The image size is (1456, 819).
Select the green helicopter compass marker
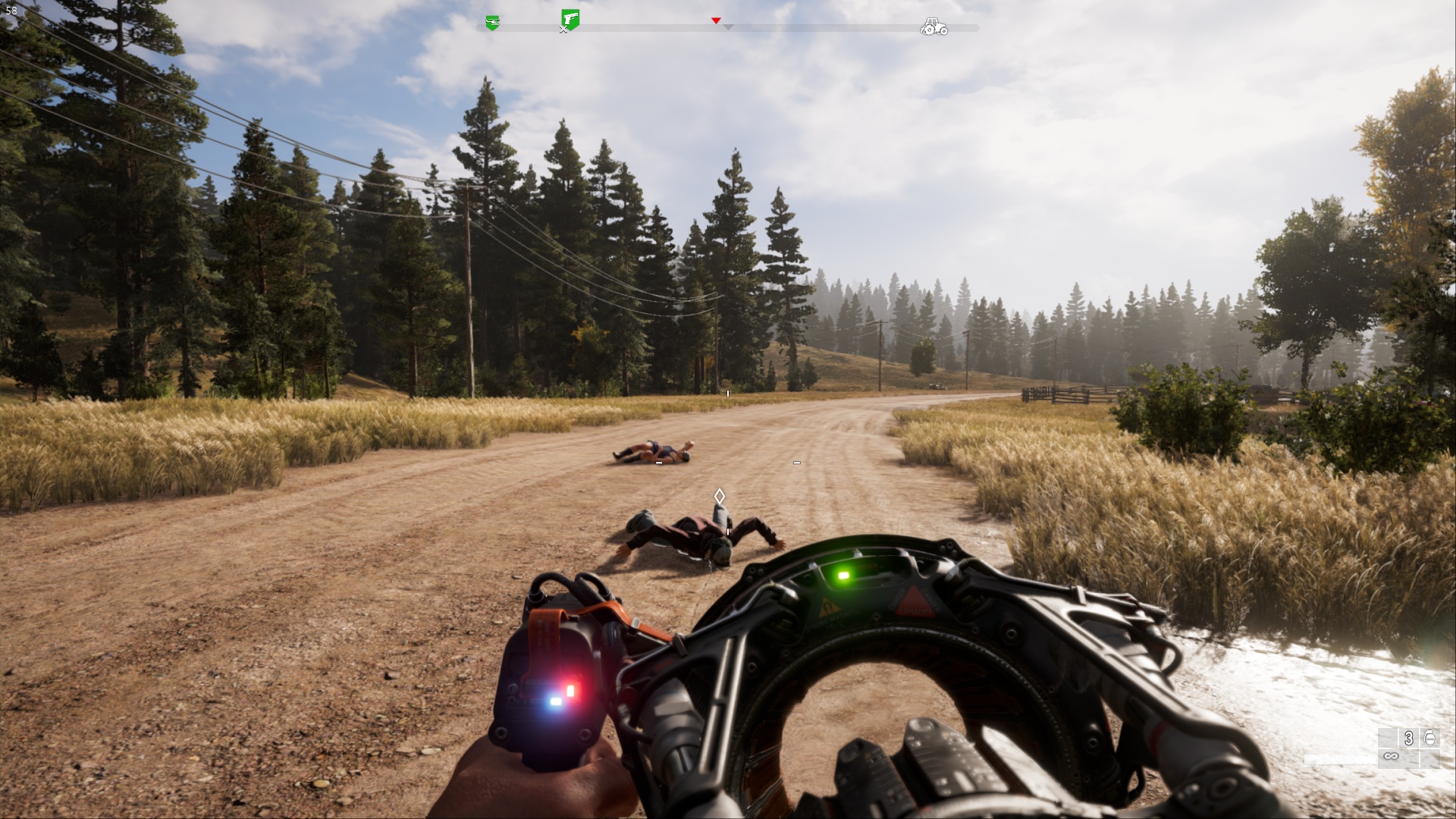tap(493, 24)
